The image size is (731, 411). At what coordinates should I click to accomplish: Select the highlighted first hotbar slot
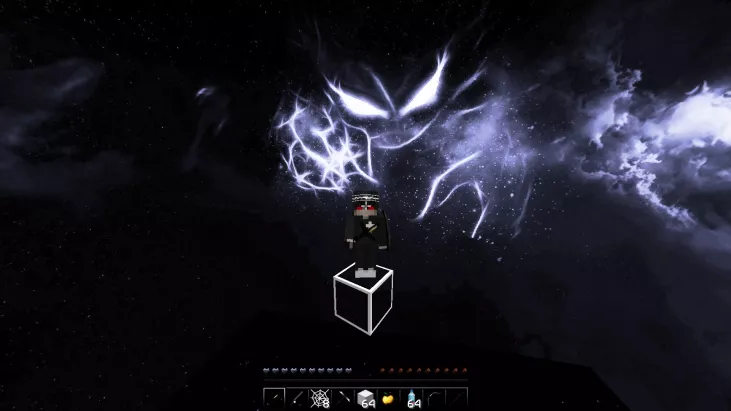(276, 398)
